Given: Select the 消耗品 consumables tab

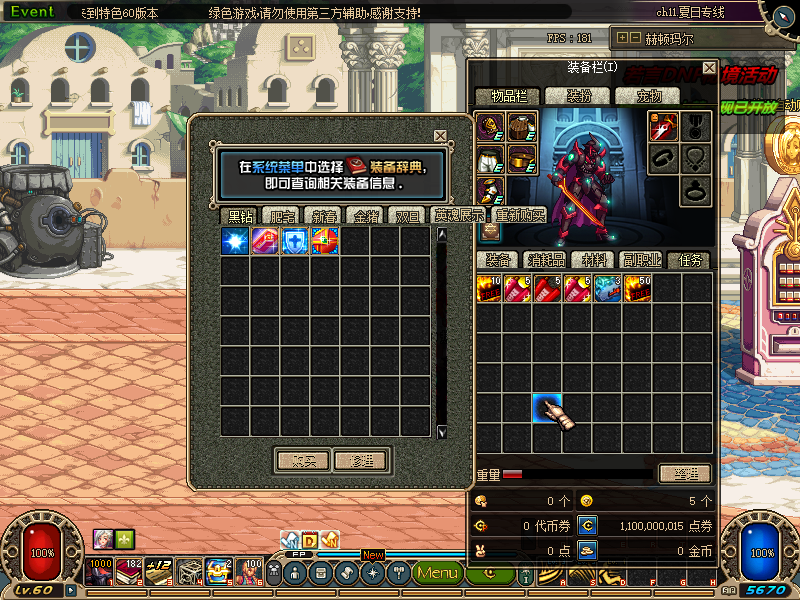Looking at the screenshot, I should coord(547,260).
